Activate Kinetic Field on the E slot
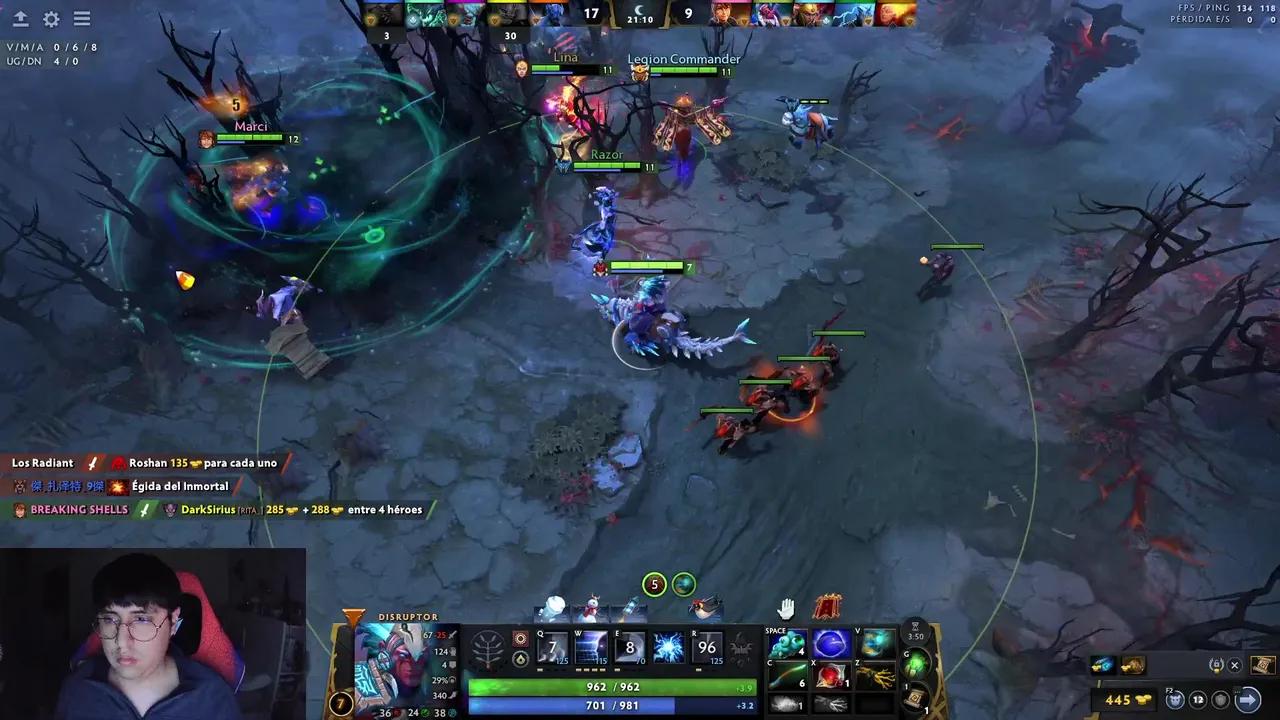 (x=629, y=647)
